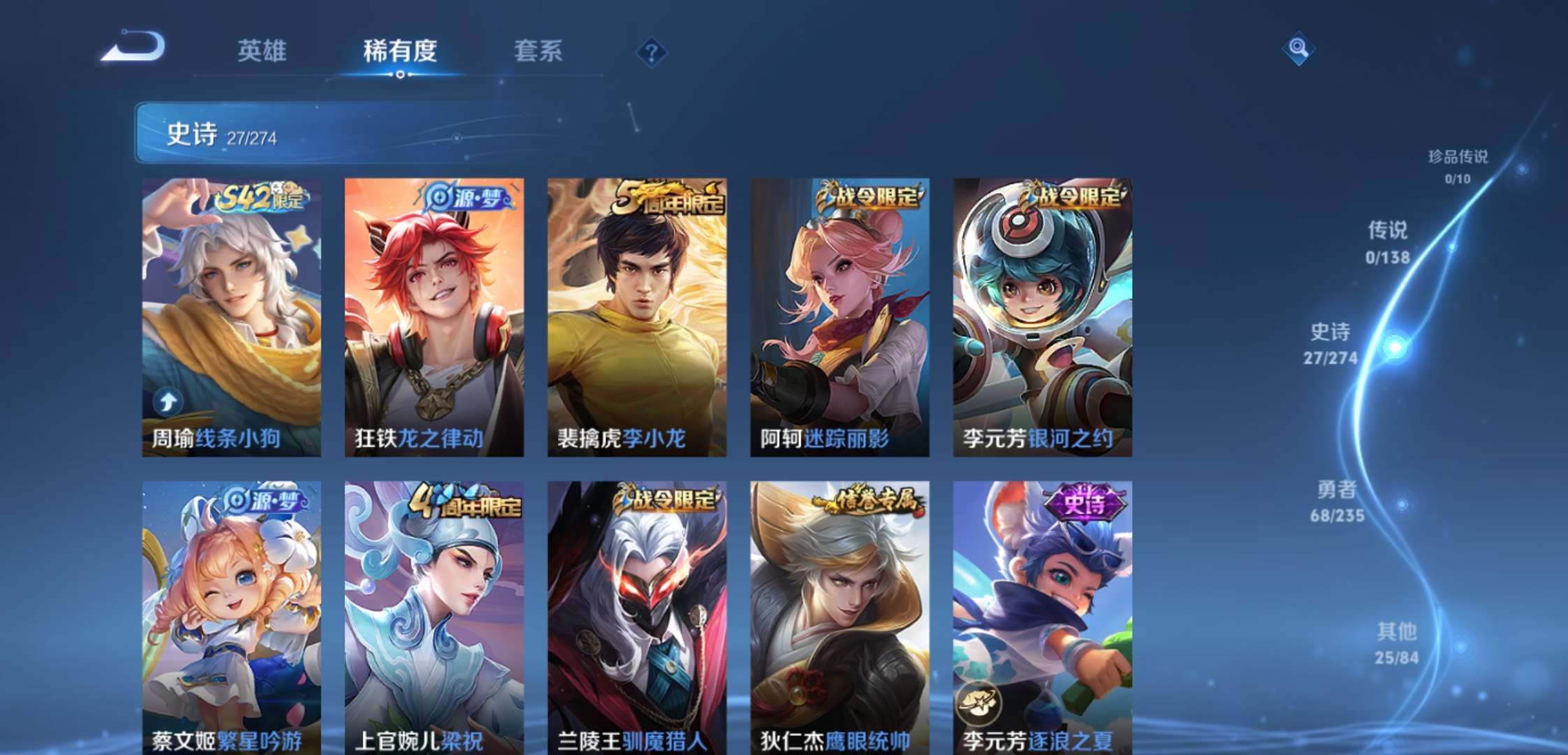Select the 稀有度 tab
1568x755 pixels.
point(400,52)
